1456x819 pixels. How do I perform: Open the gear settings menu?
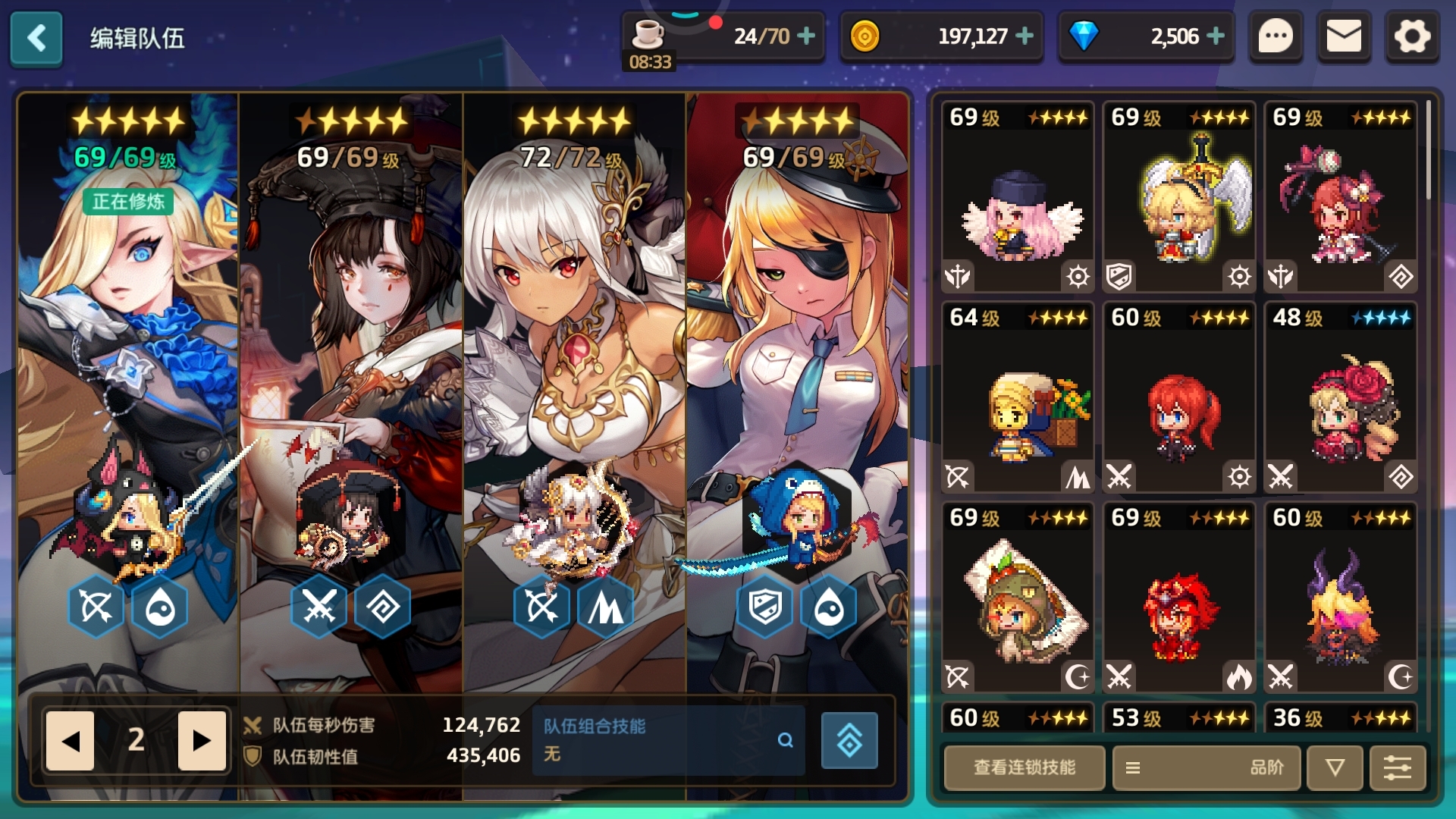pos(1411,36)
